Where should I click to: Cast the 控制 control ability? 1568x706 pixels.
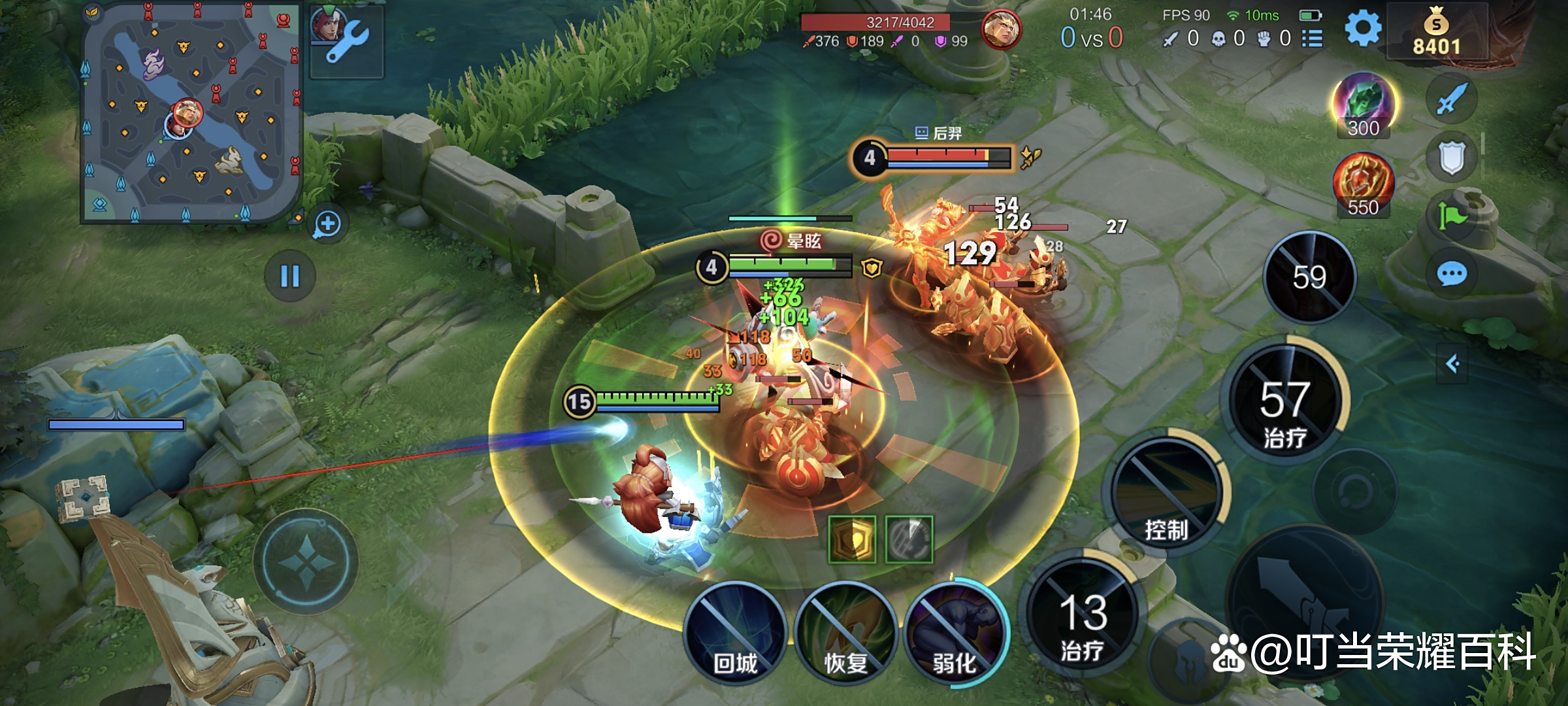(1166, 496)
